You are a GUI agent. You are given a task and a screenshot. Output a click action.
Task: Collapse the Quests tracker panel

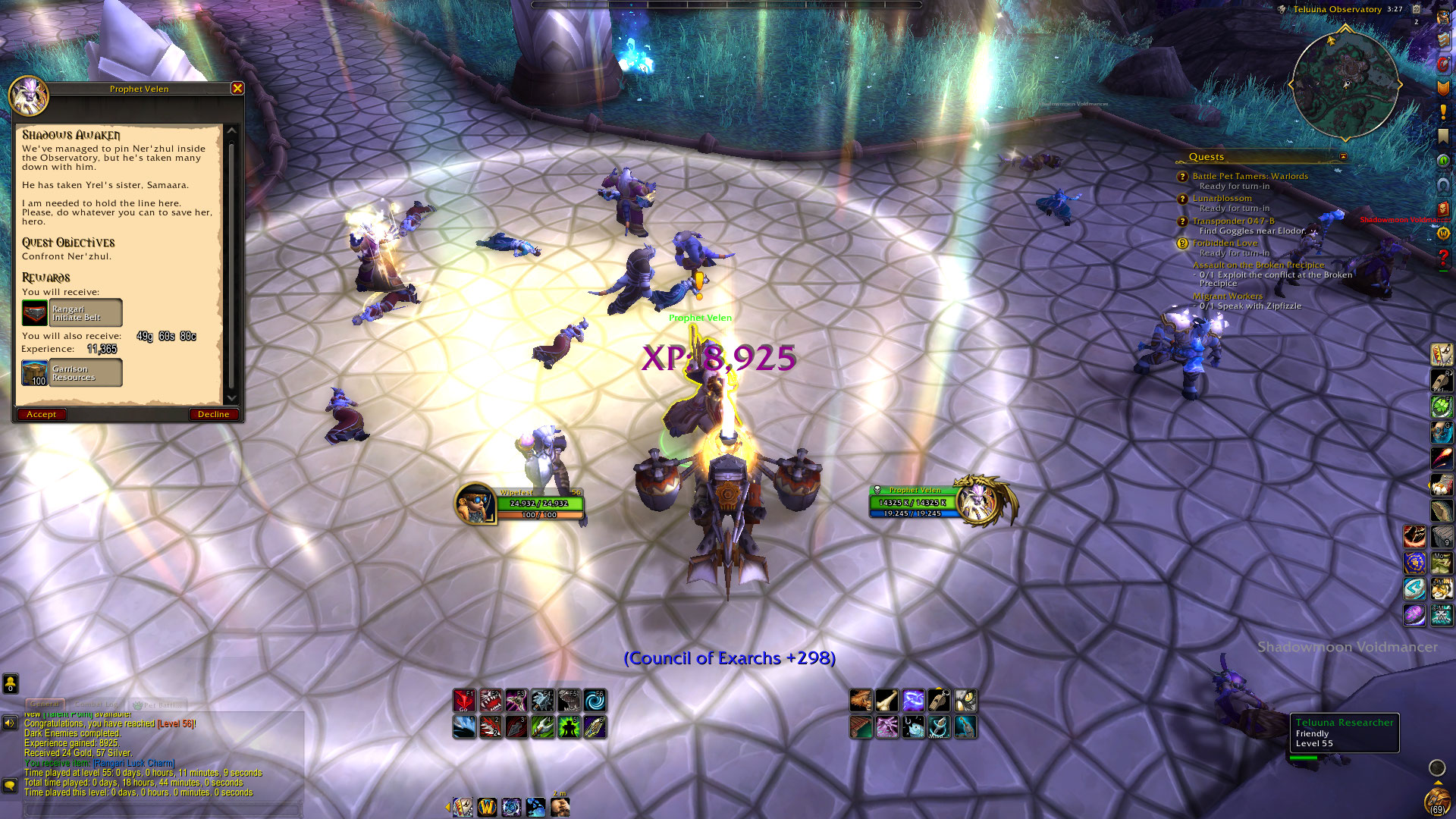click(1343, 157)
